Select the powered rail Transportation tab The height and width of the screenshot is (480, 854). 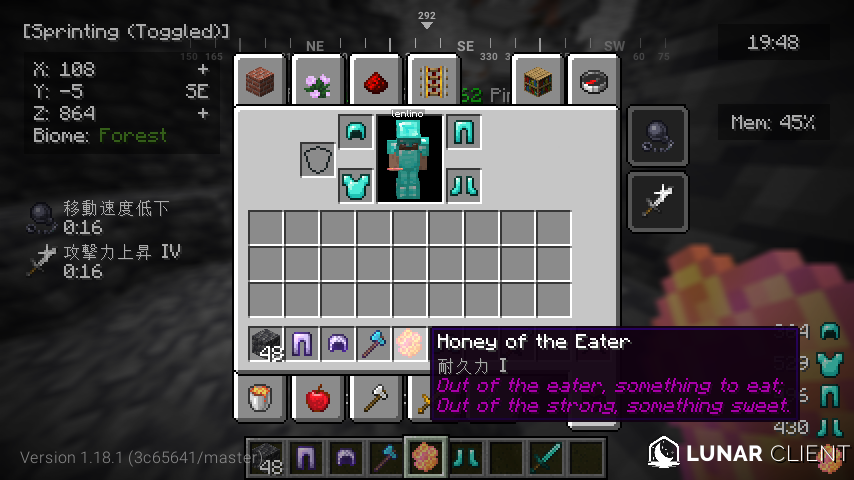(431, 79)
